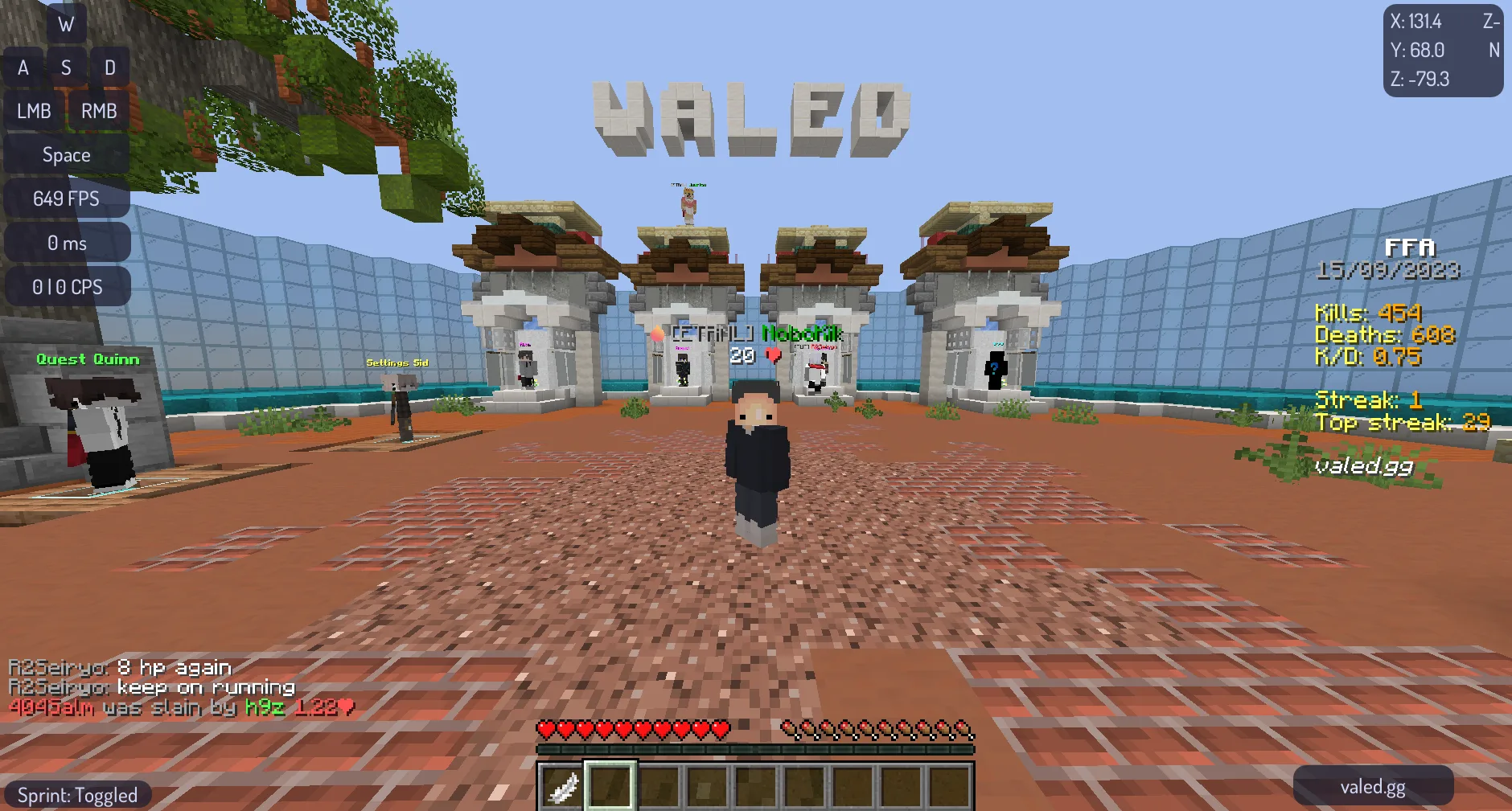The height and width of the screenshot is (811, 1512).
Task: Click the valed.gg button at bottom right
Action: coord(1374,786)
